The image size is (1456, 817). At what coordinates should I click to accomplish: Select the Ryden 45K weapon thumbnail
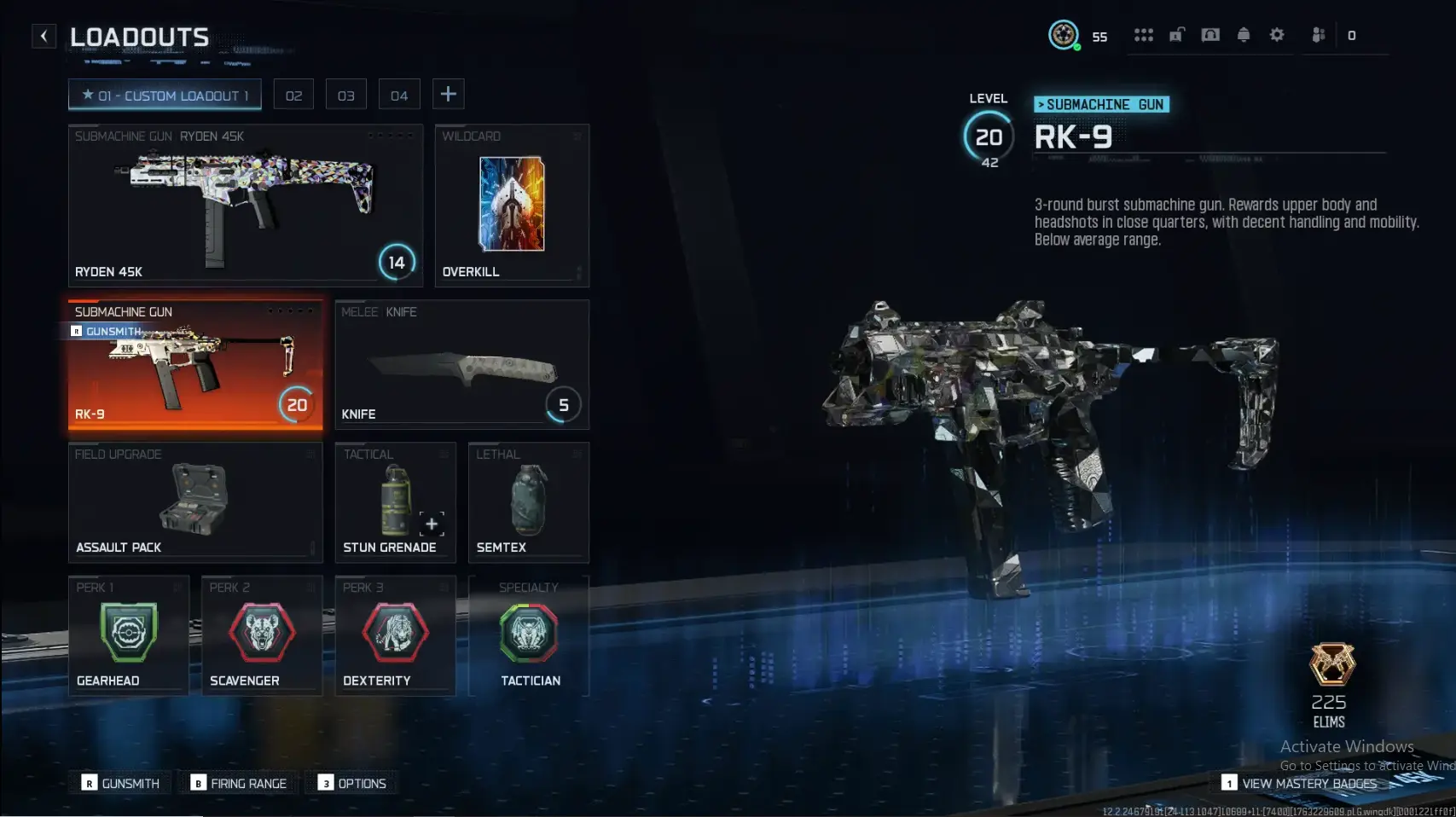pos(246,205)
